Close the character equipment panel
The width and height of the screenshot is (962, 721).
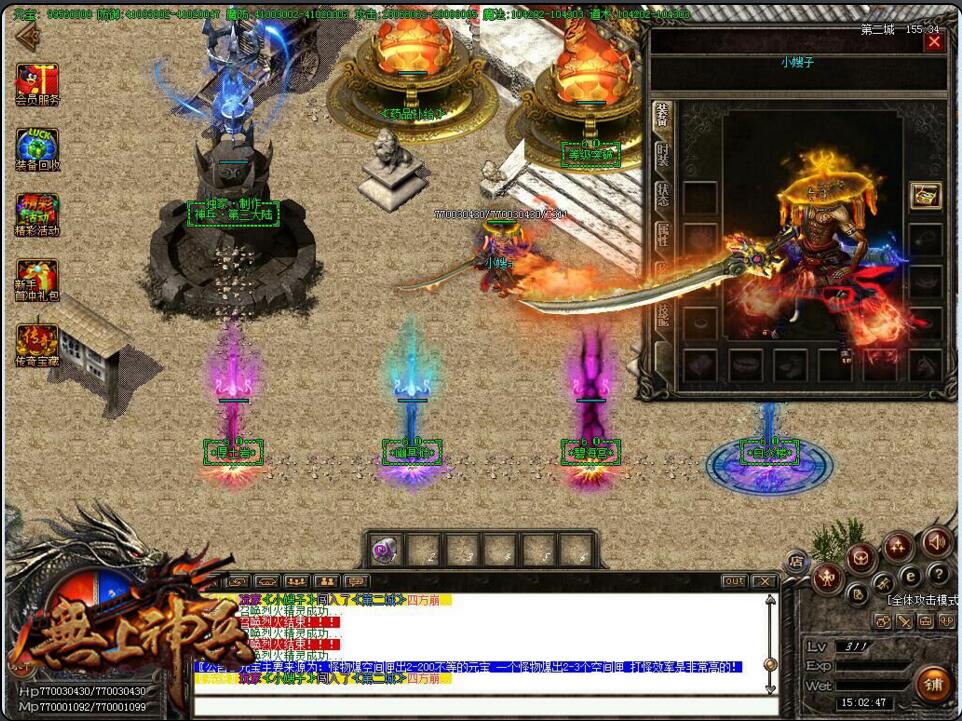coord(934,43)
